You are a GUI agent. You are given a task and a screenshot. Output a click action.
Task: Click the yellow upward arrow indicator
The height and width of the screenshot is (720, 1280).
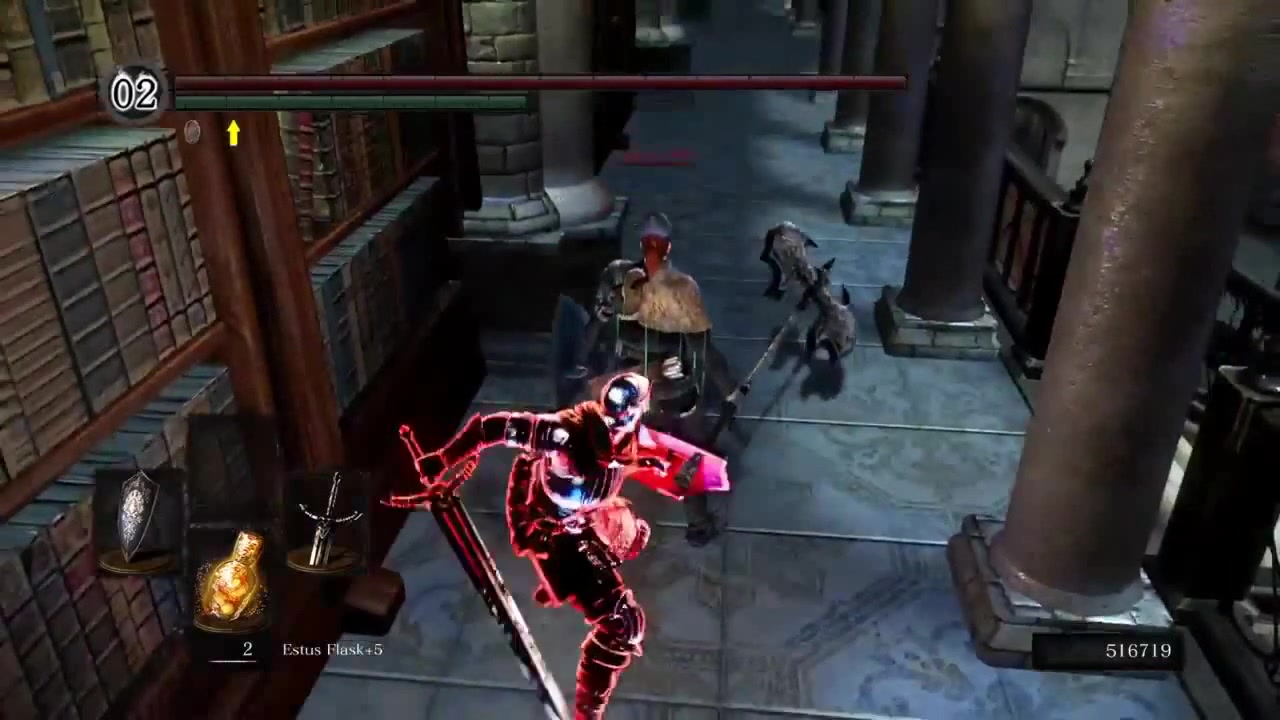[232, 135]
